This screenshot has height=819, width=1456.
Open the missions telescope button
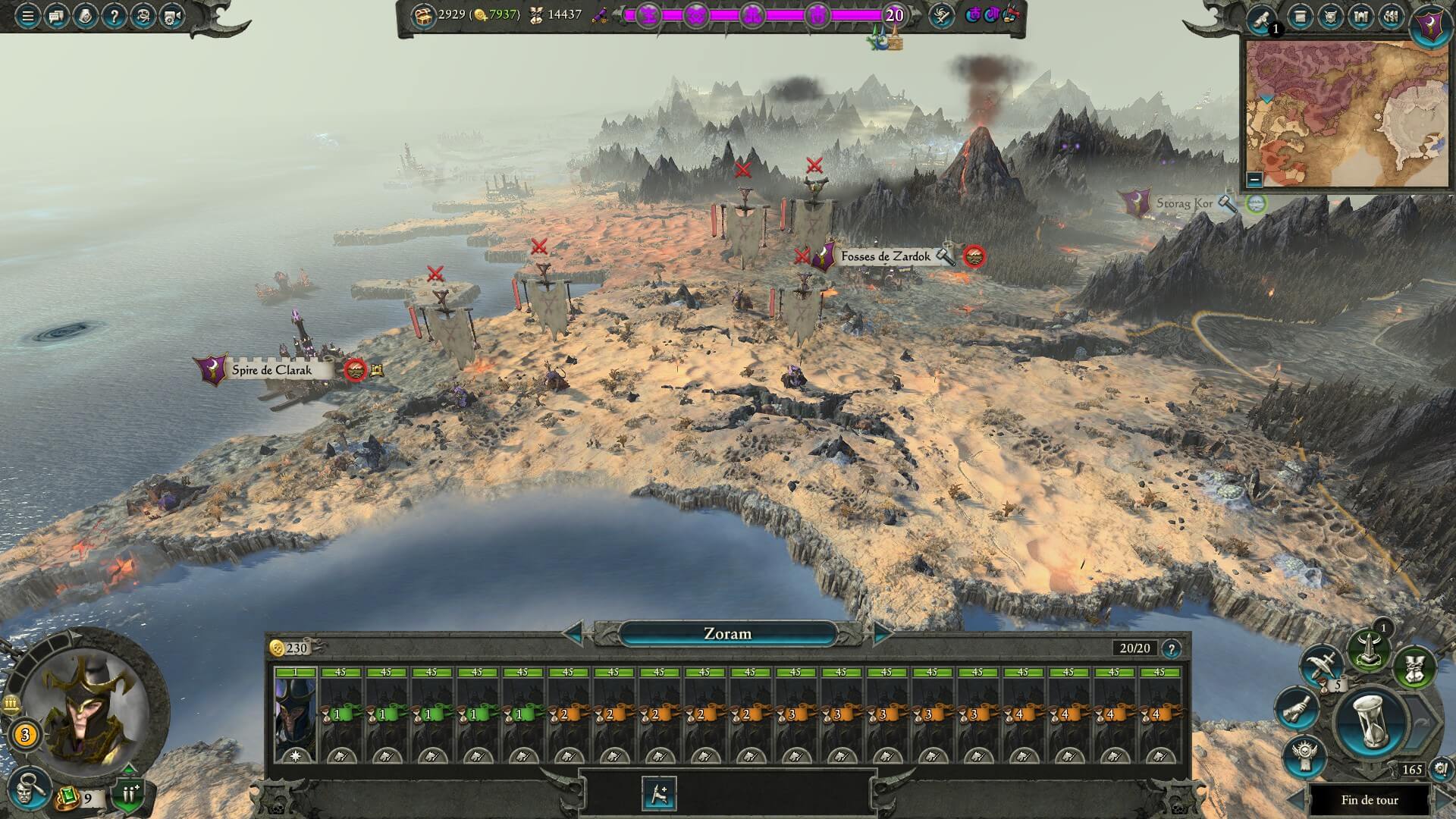pyautogui.click(x=1263, y=18)
